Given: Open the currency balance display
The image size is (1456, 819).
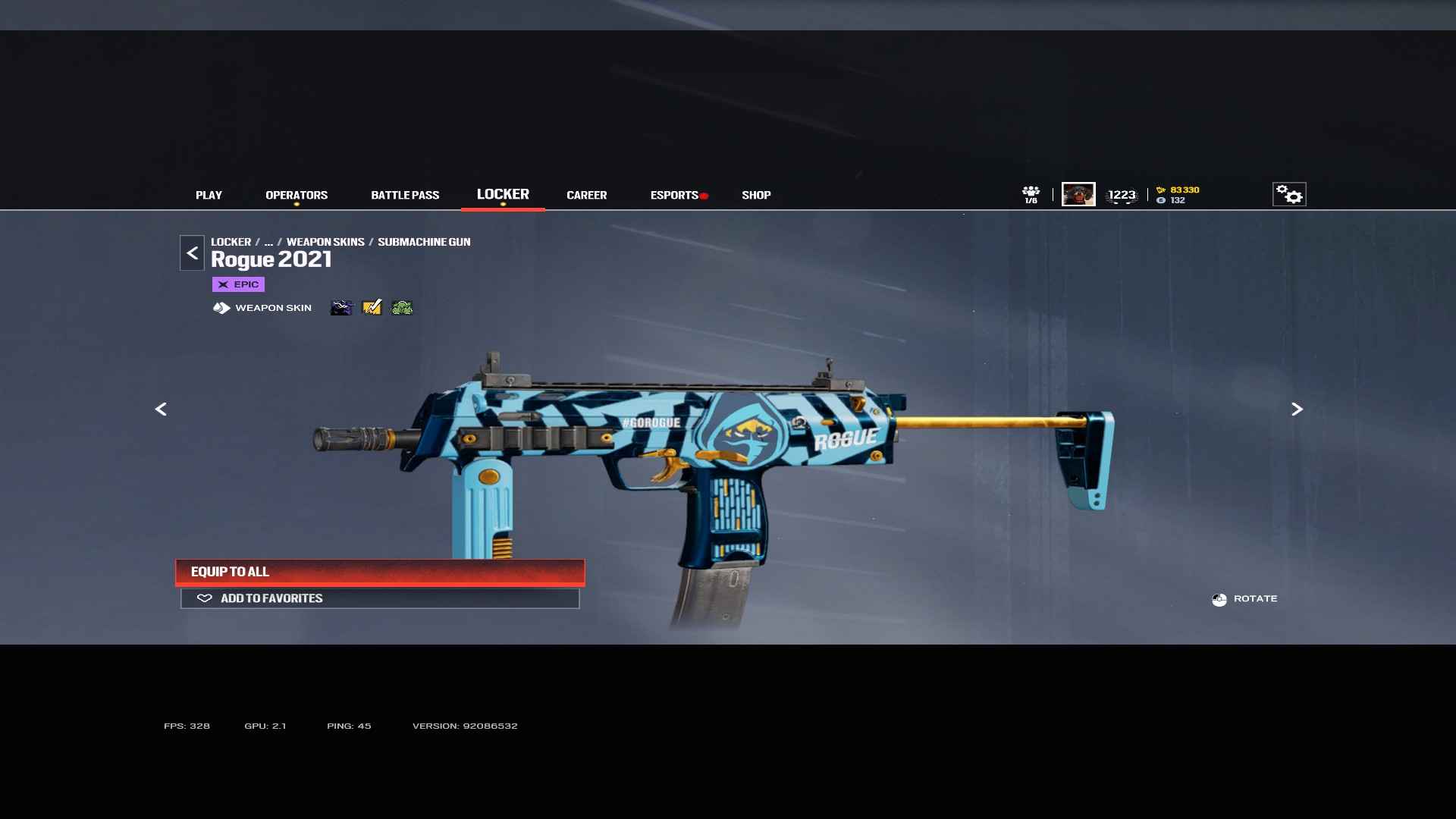Looking at the screenshot, I should [1178, 195].
